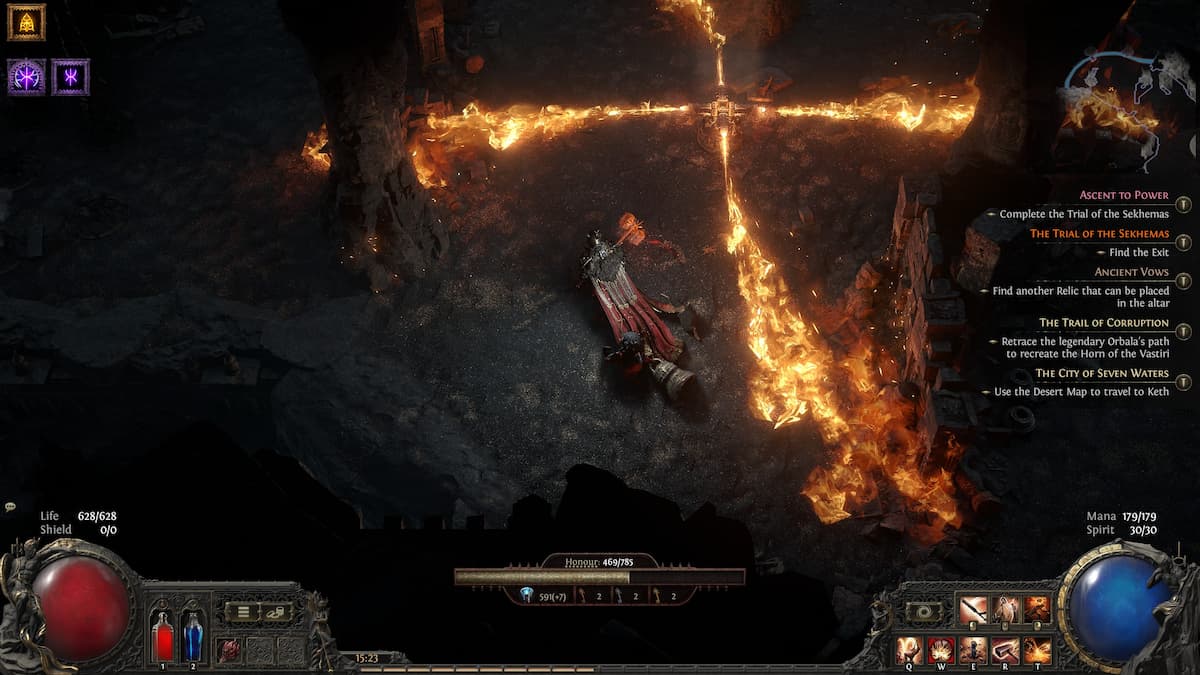Open the chat bubble icon
Viewport: 1200px width, 675px height.
tap(10, 507)
